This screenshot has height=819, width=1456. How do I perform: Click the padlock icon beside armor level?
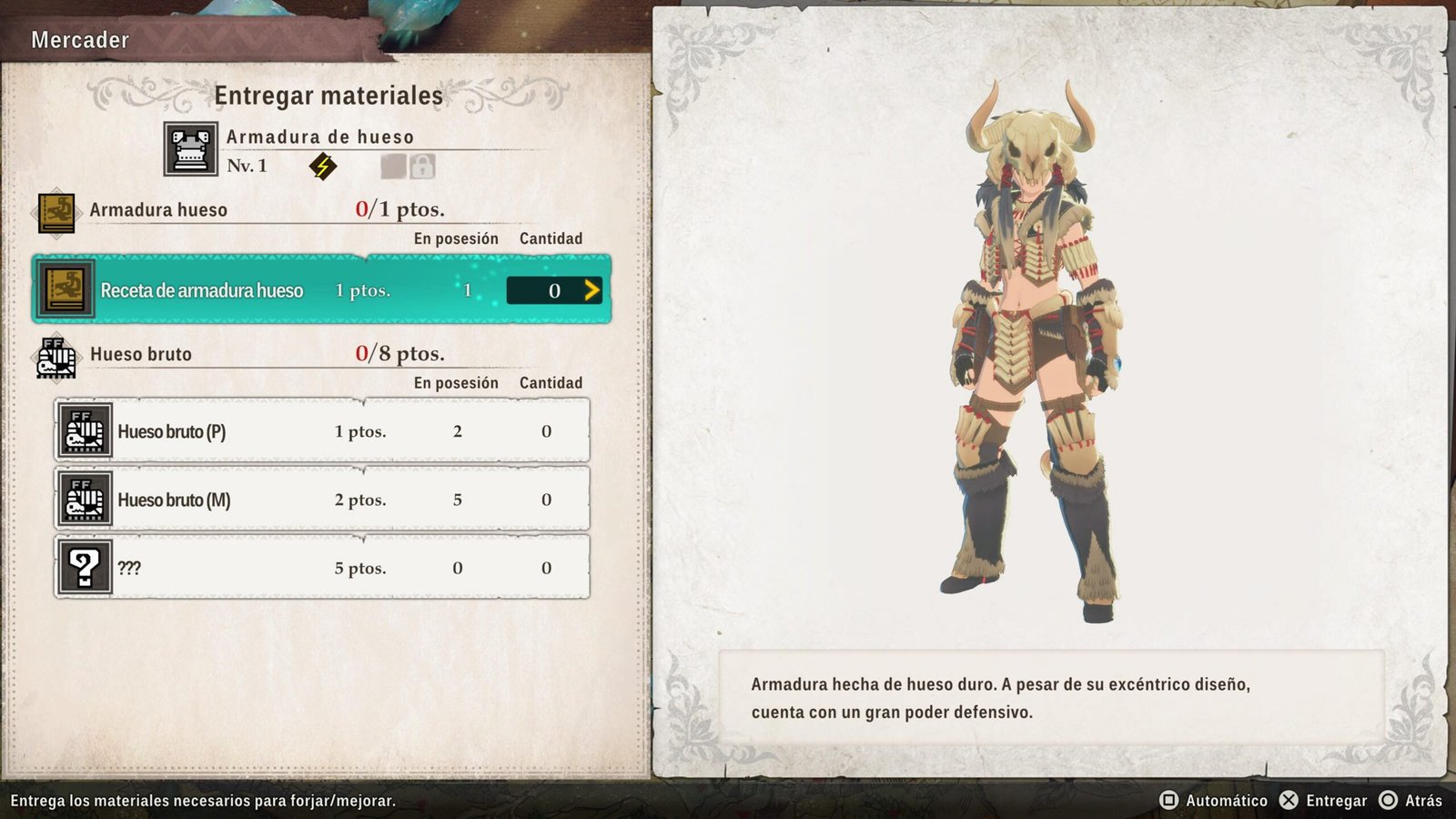pyautogui.click(x=422, y=167)
